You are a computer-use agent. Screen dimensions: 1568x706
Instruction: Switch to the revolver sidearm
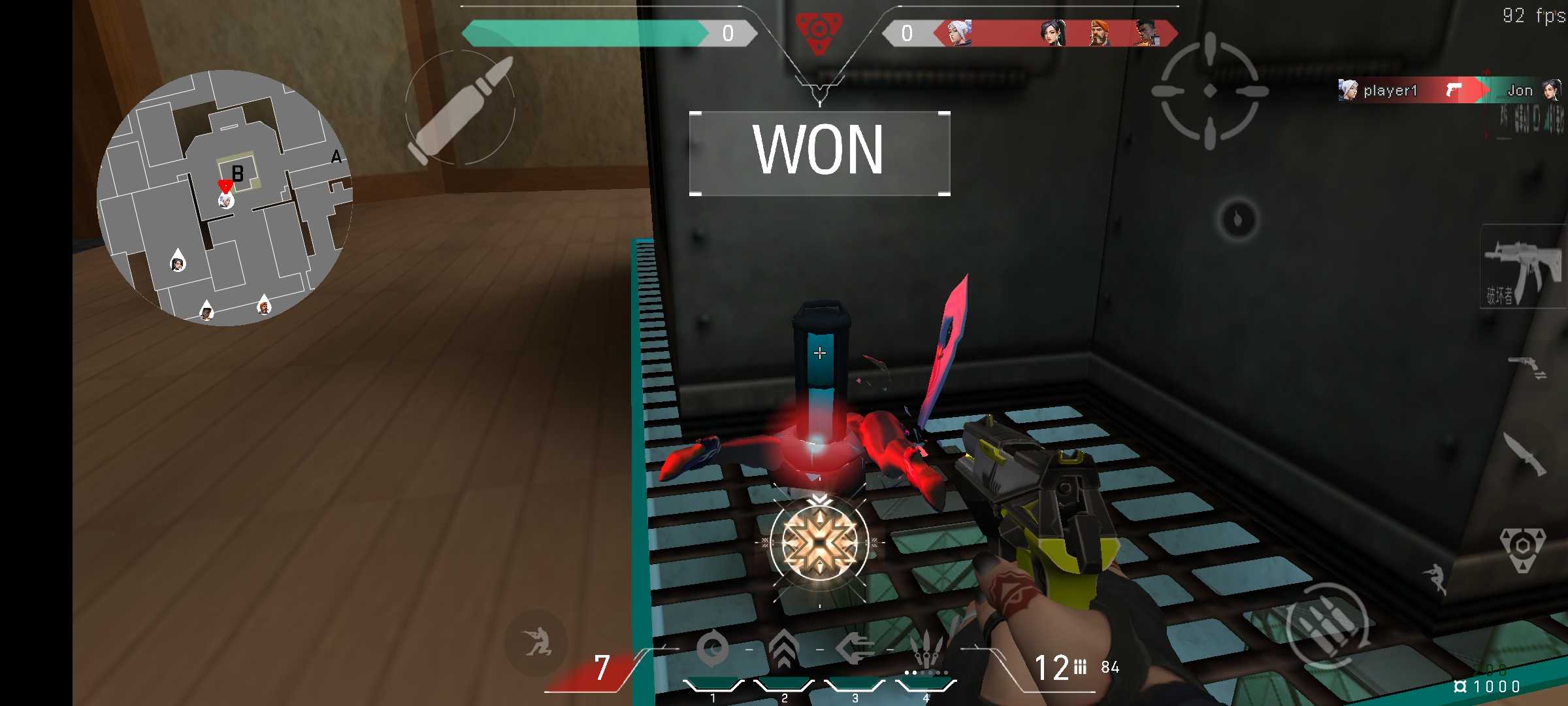point(1526,367)
